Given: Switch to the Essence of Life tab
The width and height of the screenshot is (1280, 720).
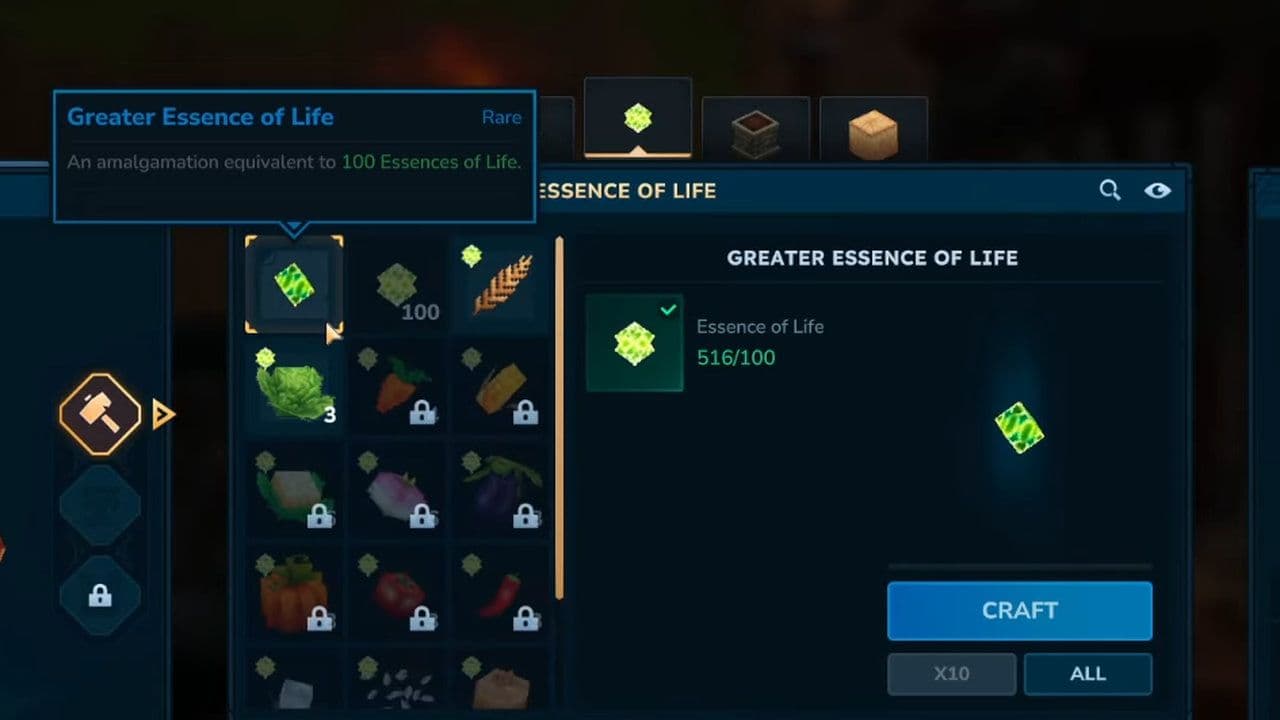Looking at the screenshot, I should coord(637,119).
